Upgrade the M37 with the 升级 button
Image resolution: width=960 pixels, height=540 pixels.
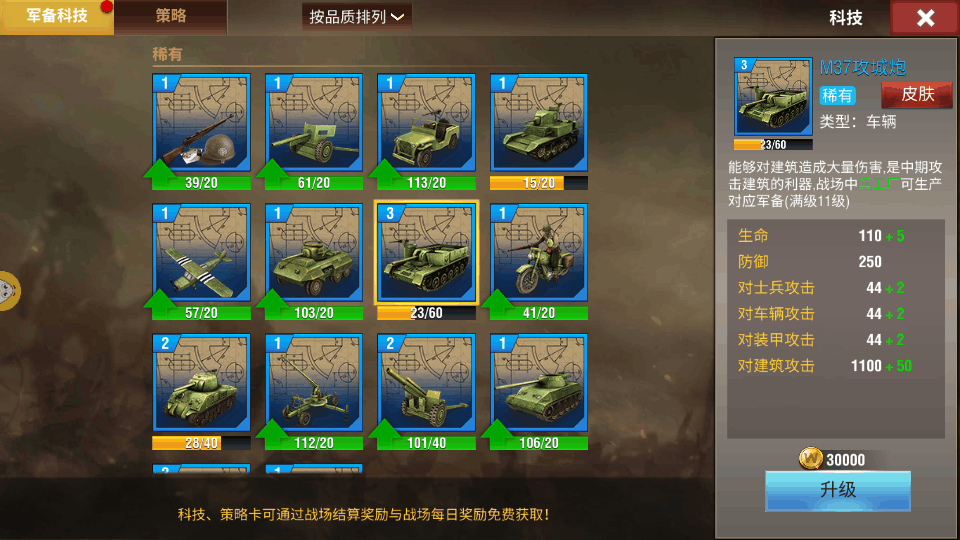[838, 490]
